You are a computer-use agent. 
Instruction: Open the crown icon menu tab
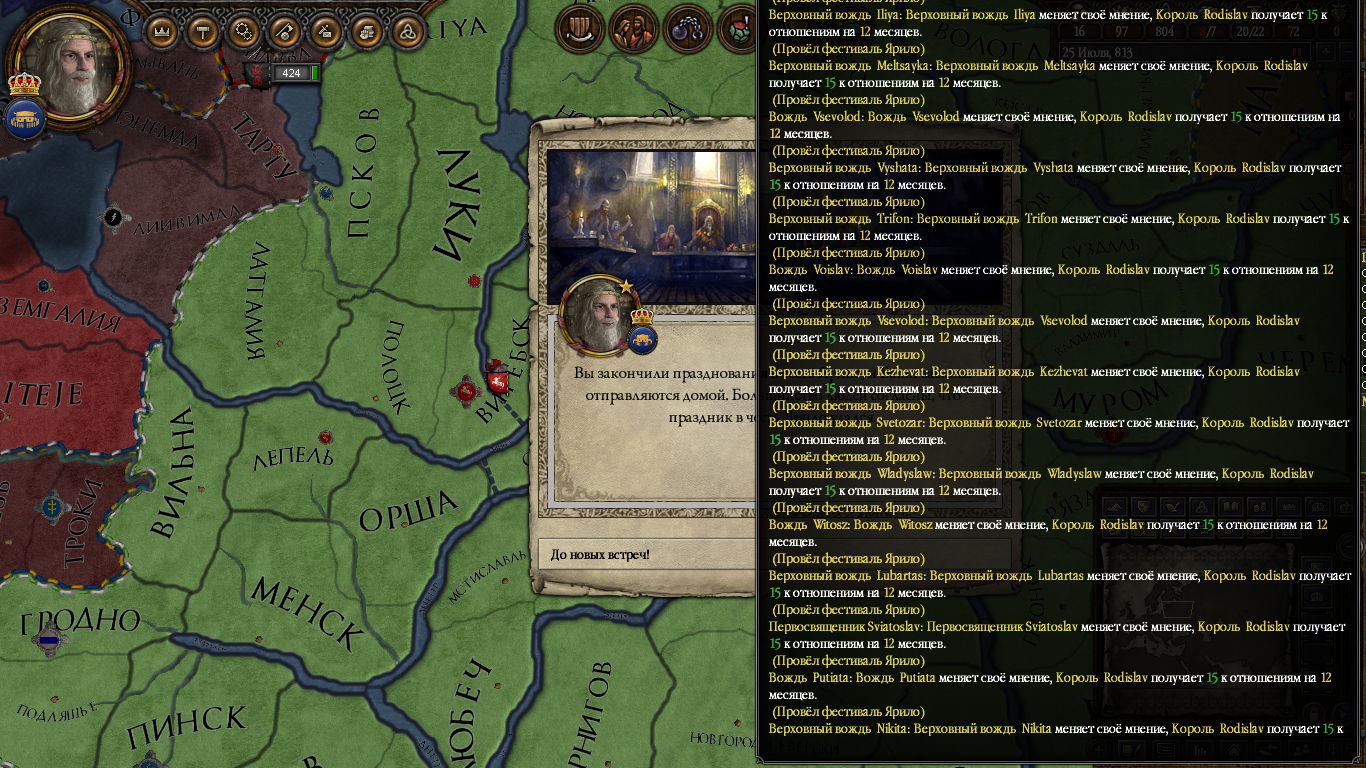point(163,31)
